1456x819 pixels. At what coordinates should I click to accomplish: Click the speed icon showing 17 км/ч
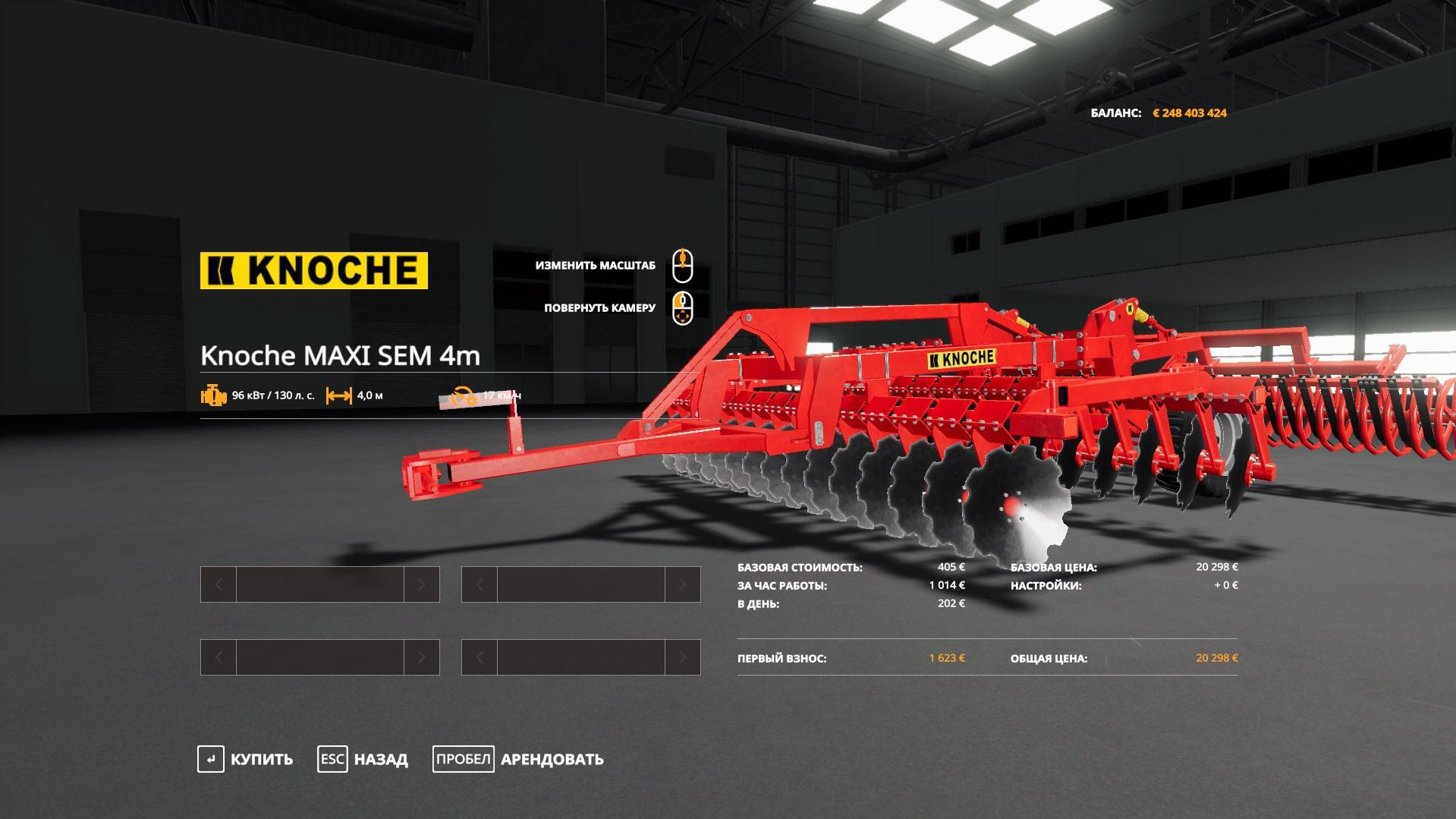(463, 395)
